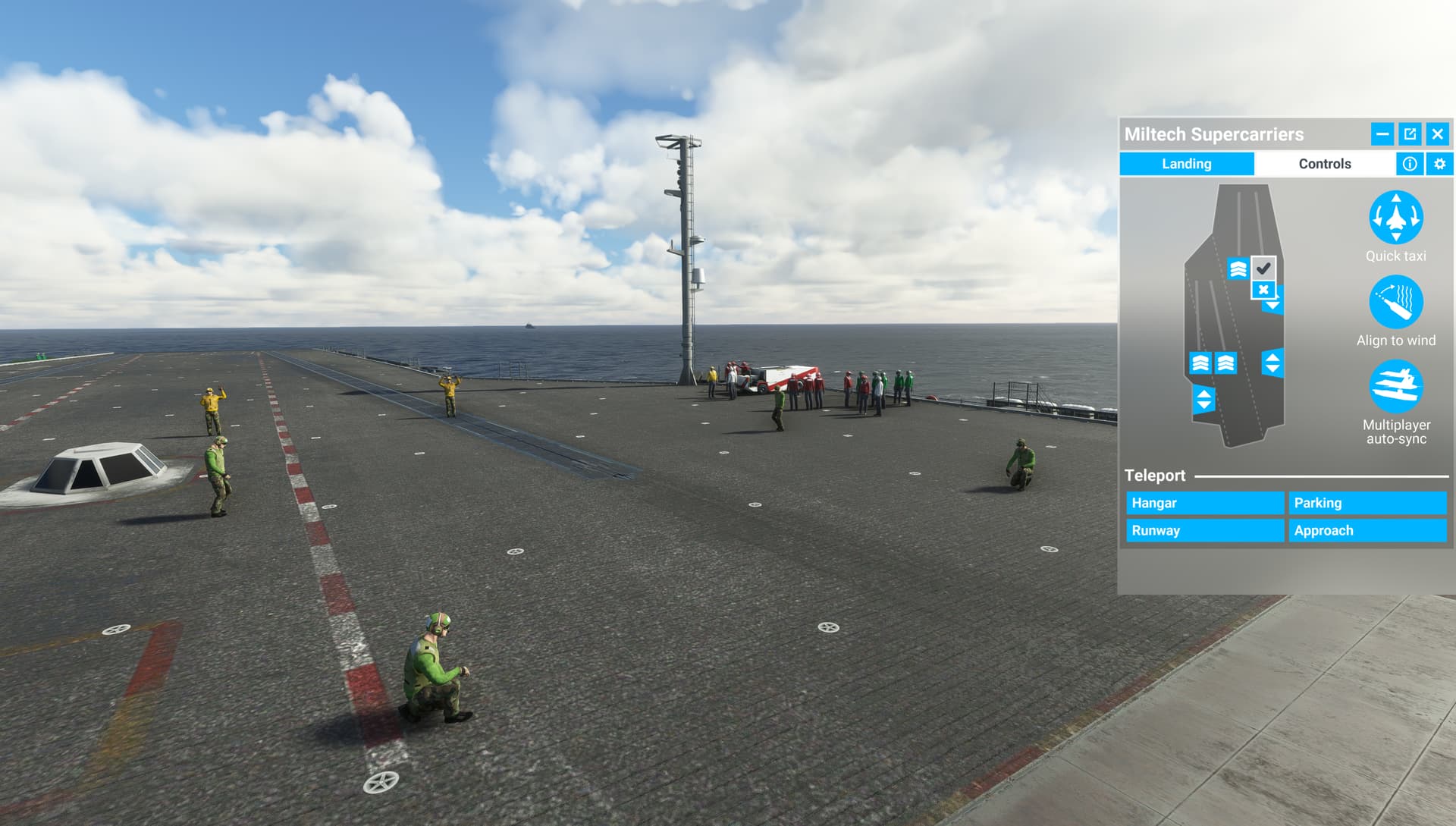Pop out the Miltech Supercarriers panel

coord(1409,134)
